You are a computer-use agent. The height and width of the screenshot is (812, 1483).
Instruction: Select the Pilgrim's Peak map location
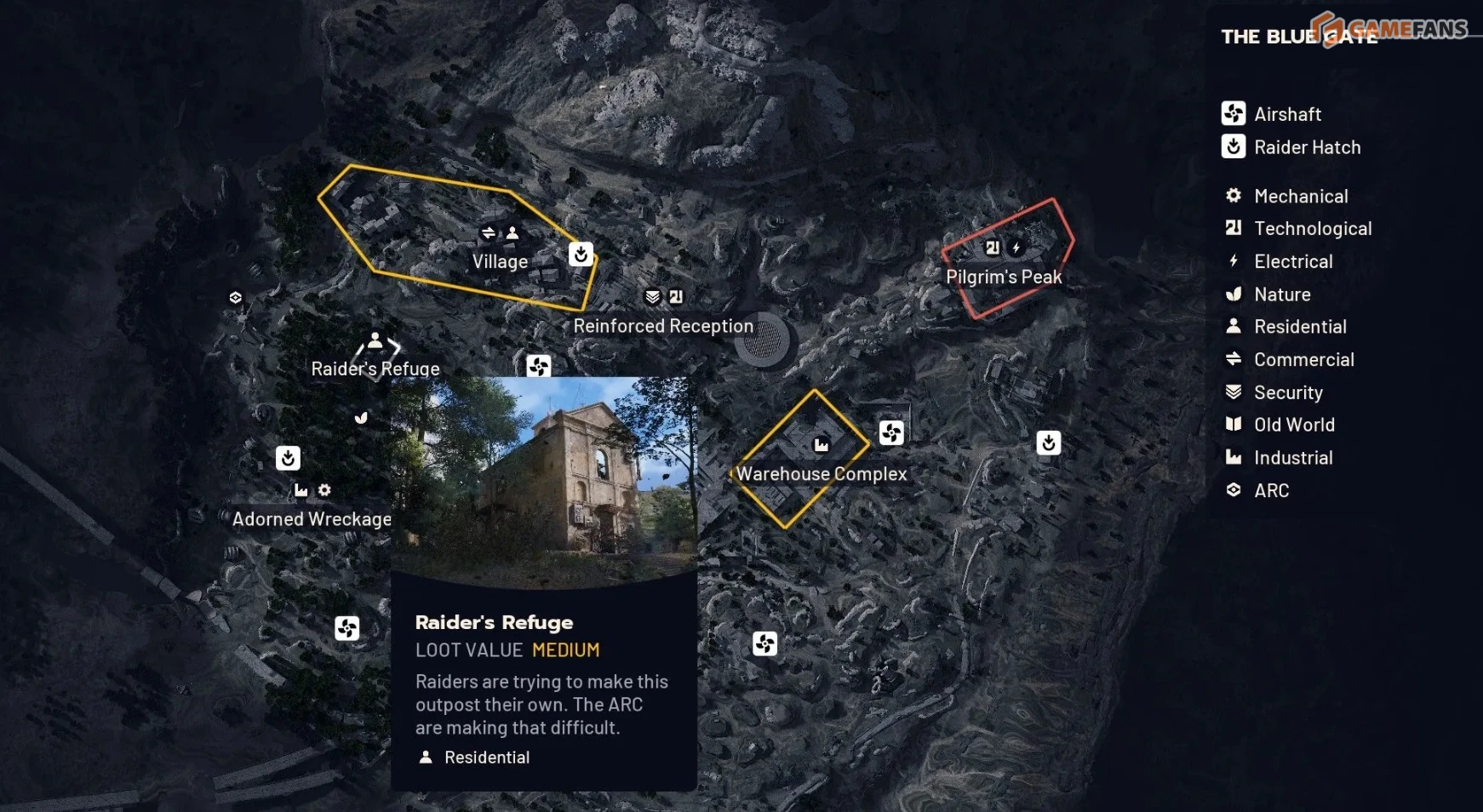[x=1004, y=277]
